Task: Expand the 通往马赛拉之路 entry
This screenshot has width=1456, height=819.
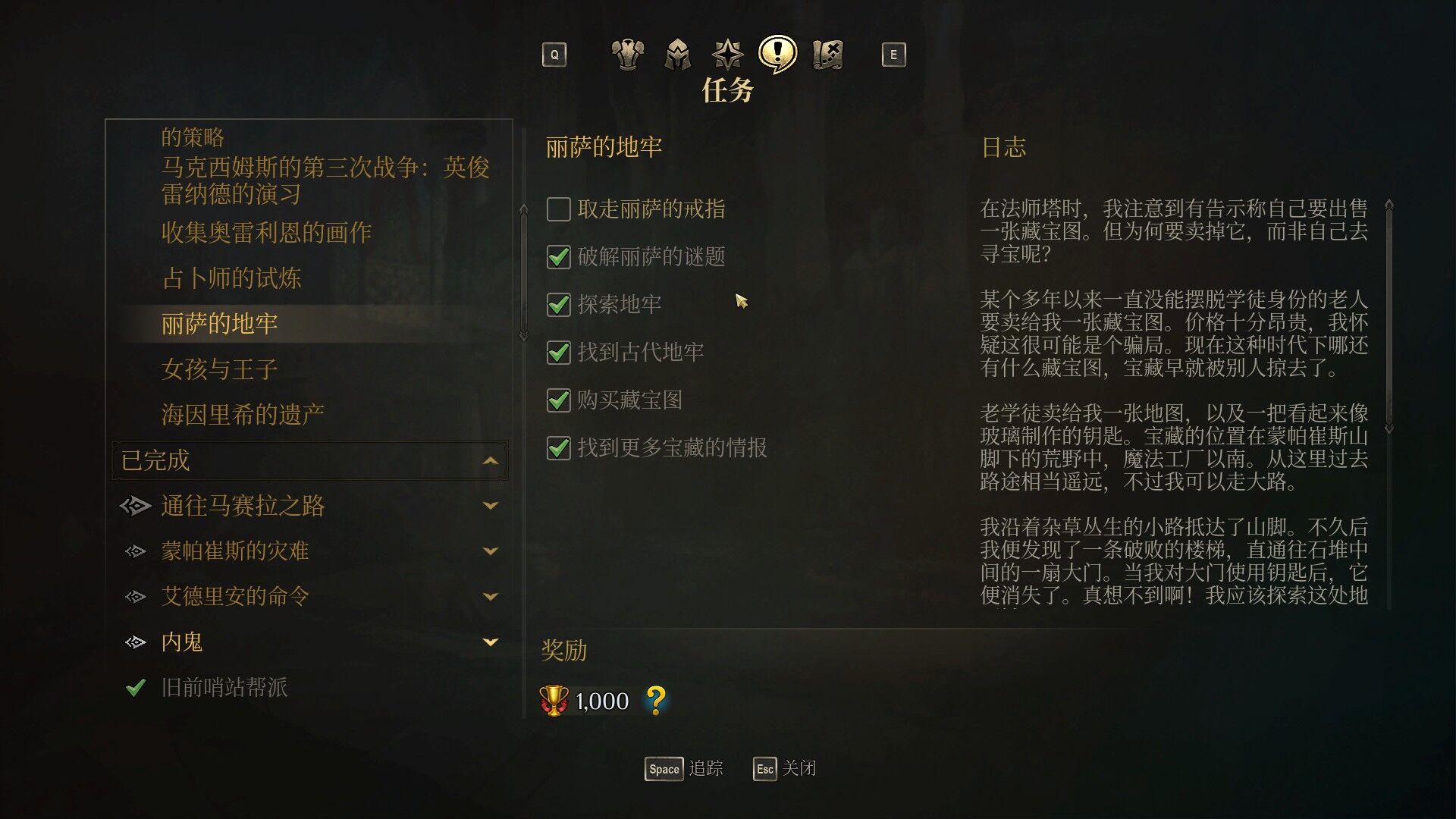Action: pos(491,506)
